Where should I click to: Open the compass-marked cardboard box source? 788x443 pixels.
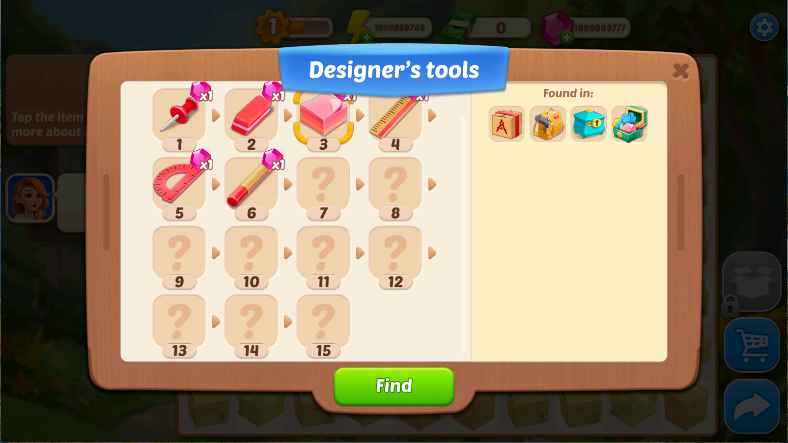507,124
